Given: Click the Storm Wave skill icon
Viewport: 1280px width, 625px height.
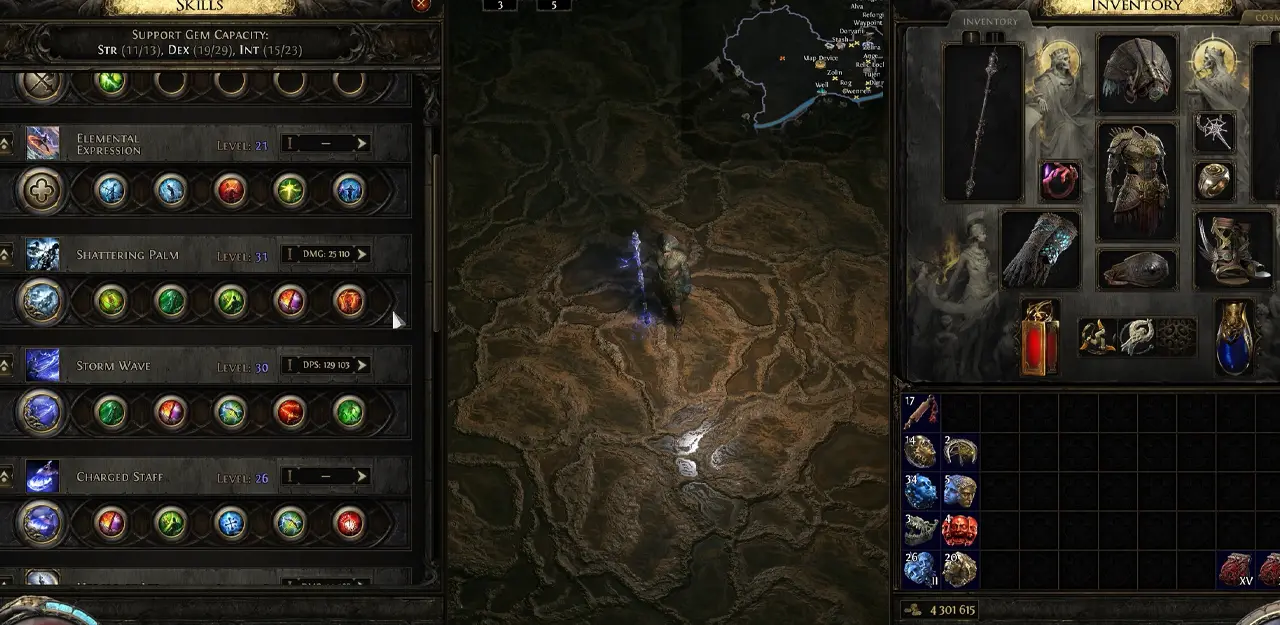Looking at the screenshot, I should (x=42, y=365).
